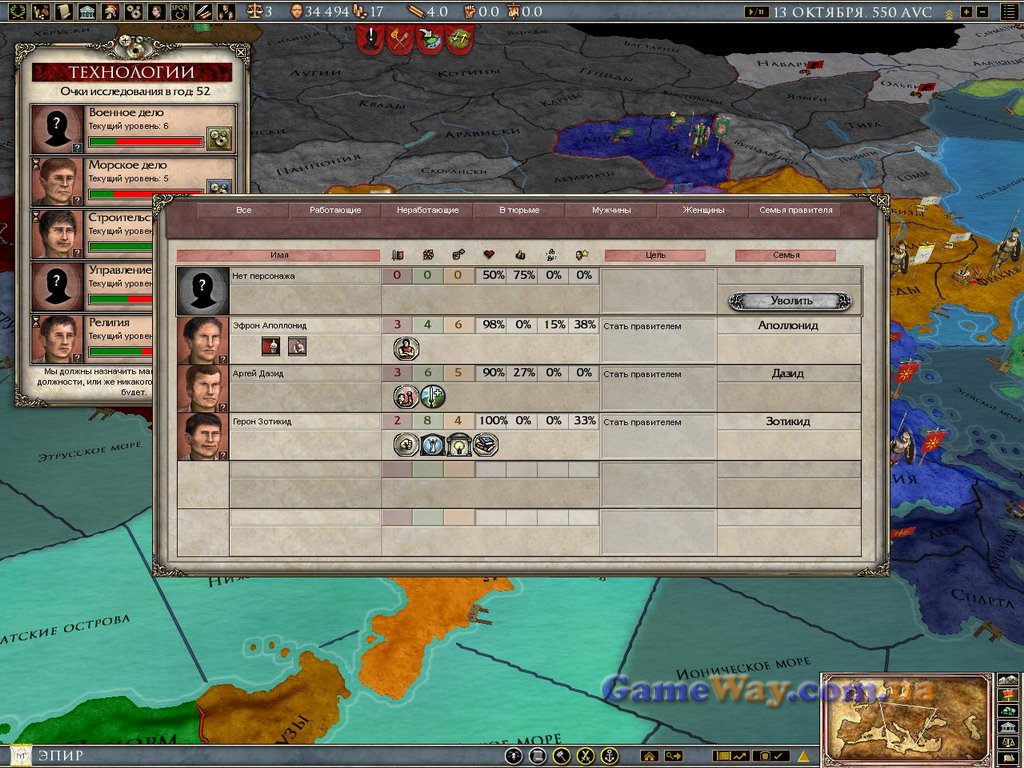This screenshot has width=1024, height=768.
Task: Sort list by 'Цель' column header
Action: [x=655, y=255]
